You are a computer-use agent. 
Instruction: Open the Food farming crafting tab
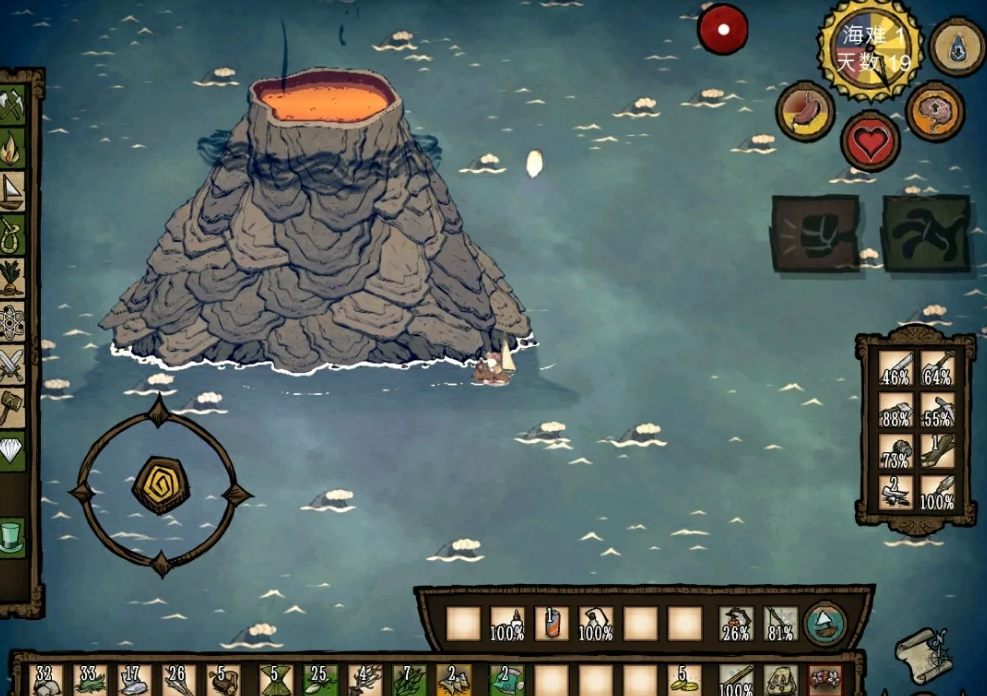tap(12, 276)
